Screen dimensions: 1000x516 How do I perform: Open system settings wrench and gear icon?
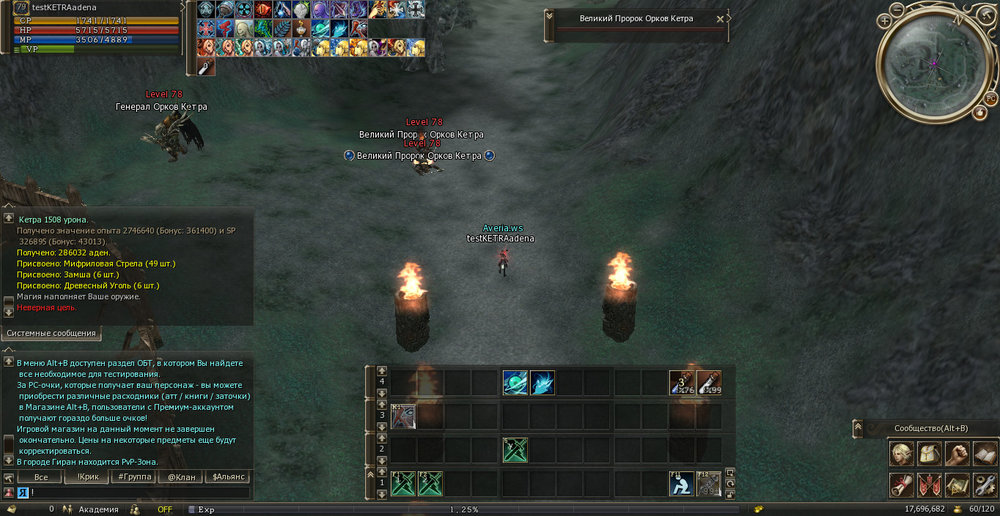click(984, 485)
